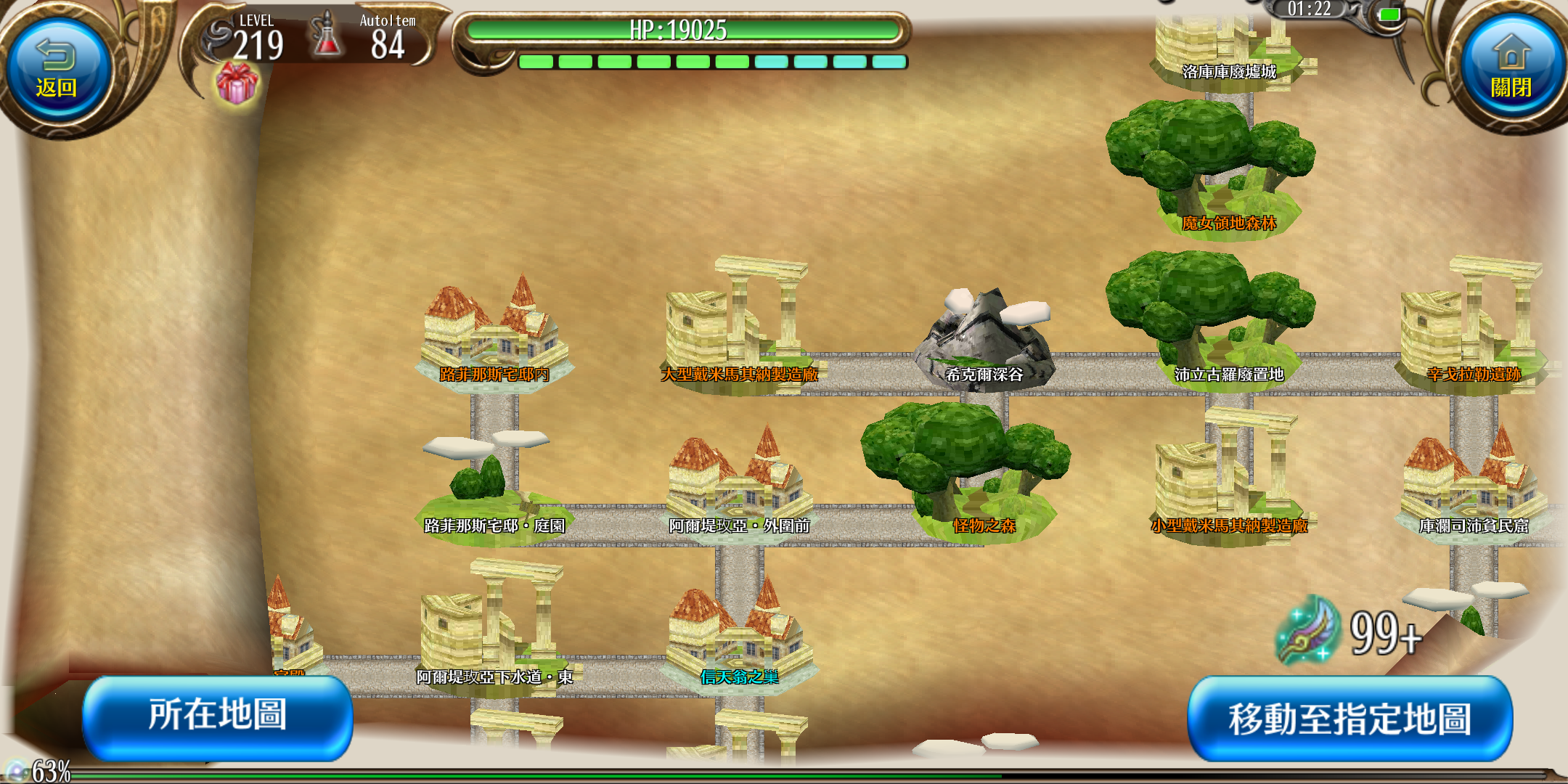Select the 辛戈拉勒遺跡 ruins location

coord(1474,330)
